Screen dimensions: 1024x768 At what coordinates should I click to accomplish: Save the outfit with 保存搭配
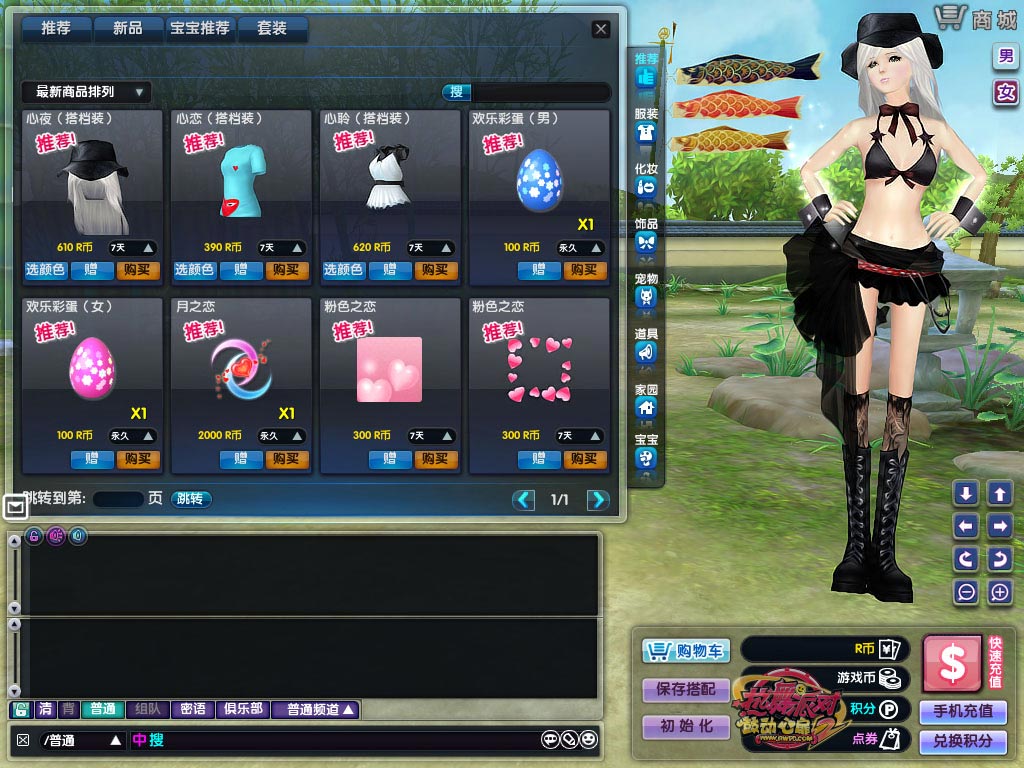pos(687,689)
